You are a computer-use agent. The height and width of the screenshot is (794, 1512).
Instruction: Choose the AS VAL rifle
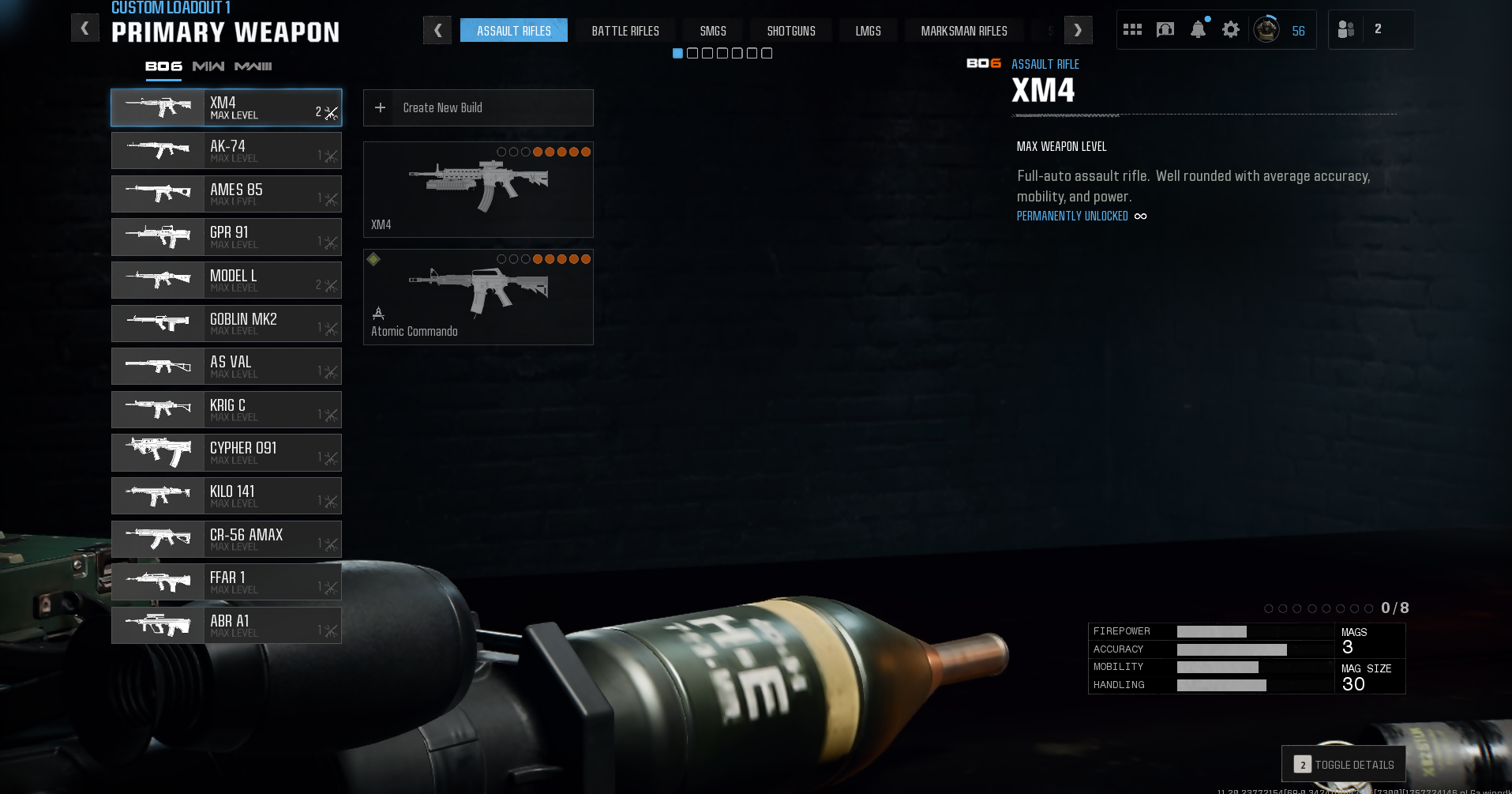(226, 367)
